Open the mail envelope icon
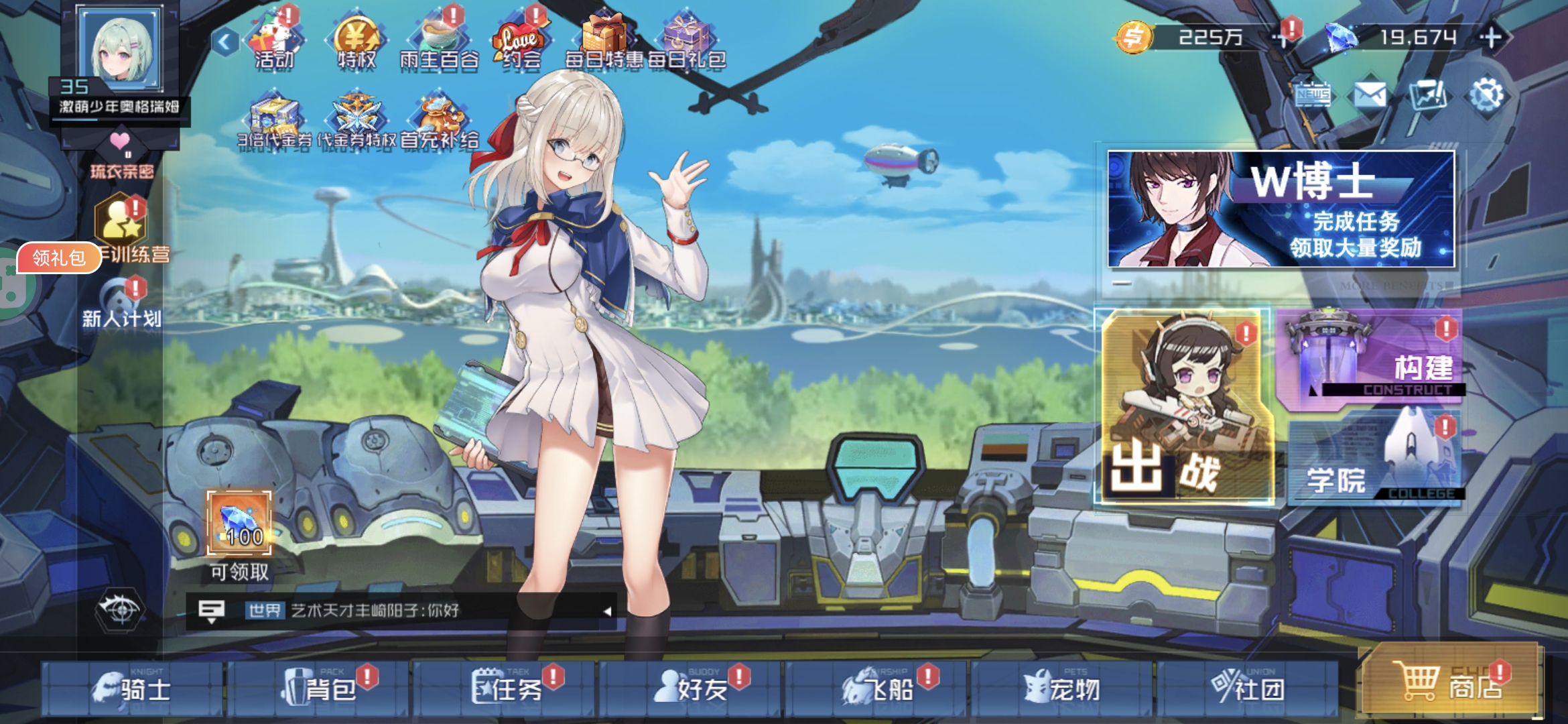This screenshot has width=1568, height=724. coord(1370,95)
